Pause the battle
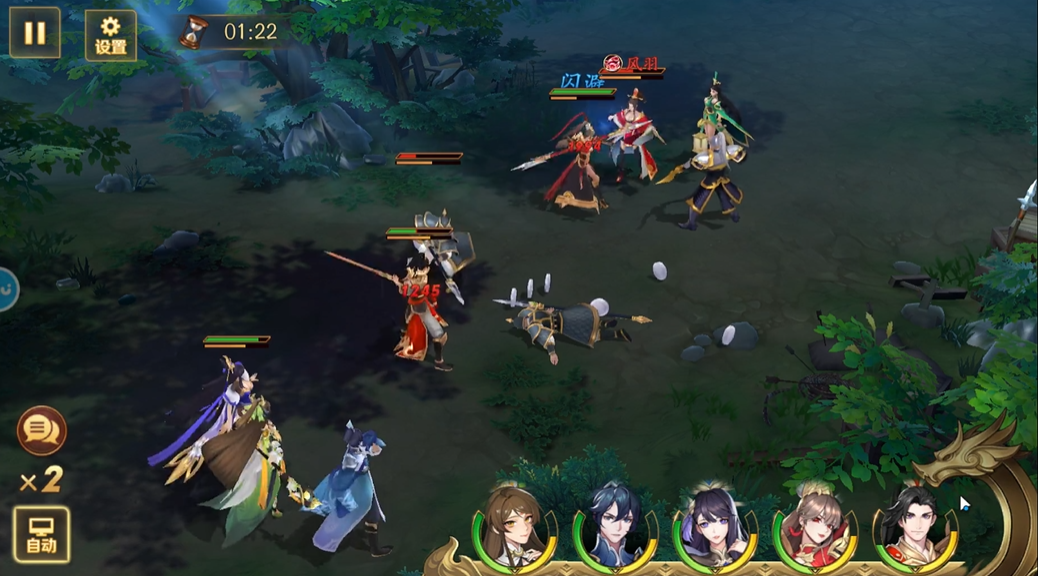This screenshot has width=1038, height=576. [35, 33]
